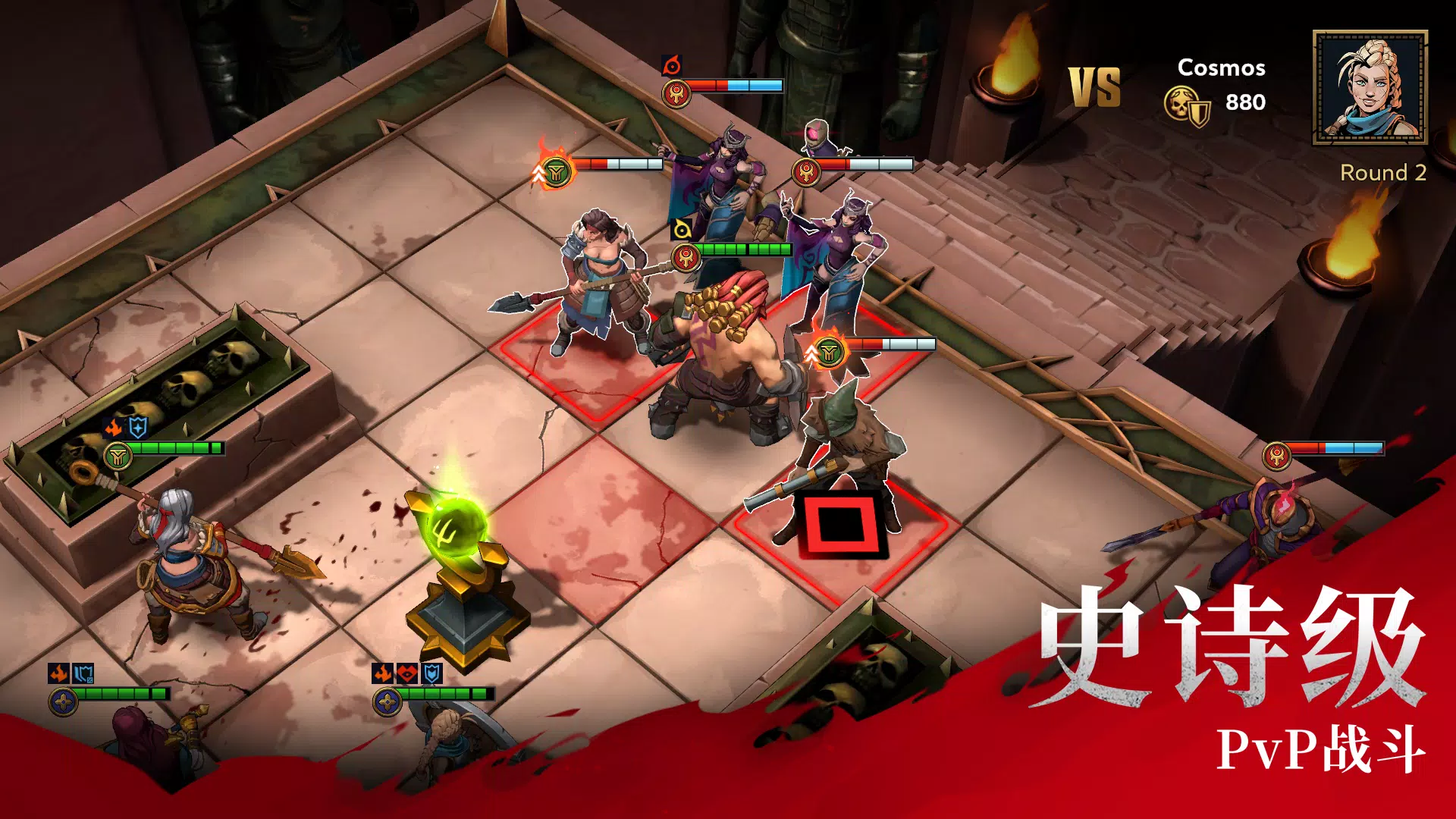This screenshot has height=819, width=1456.
Task: Toggle the blue shield icon near bottom-left fighter
Action: [83, 675]
